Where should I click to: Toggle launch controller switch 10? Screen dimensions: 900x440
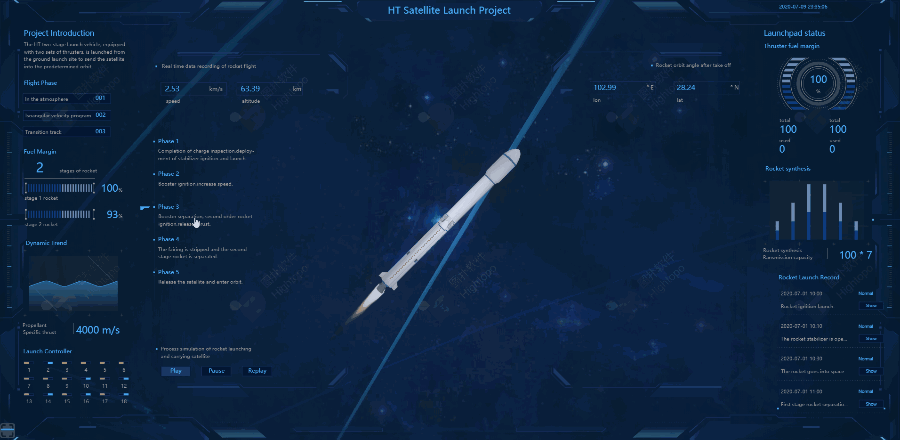(86, 380)
